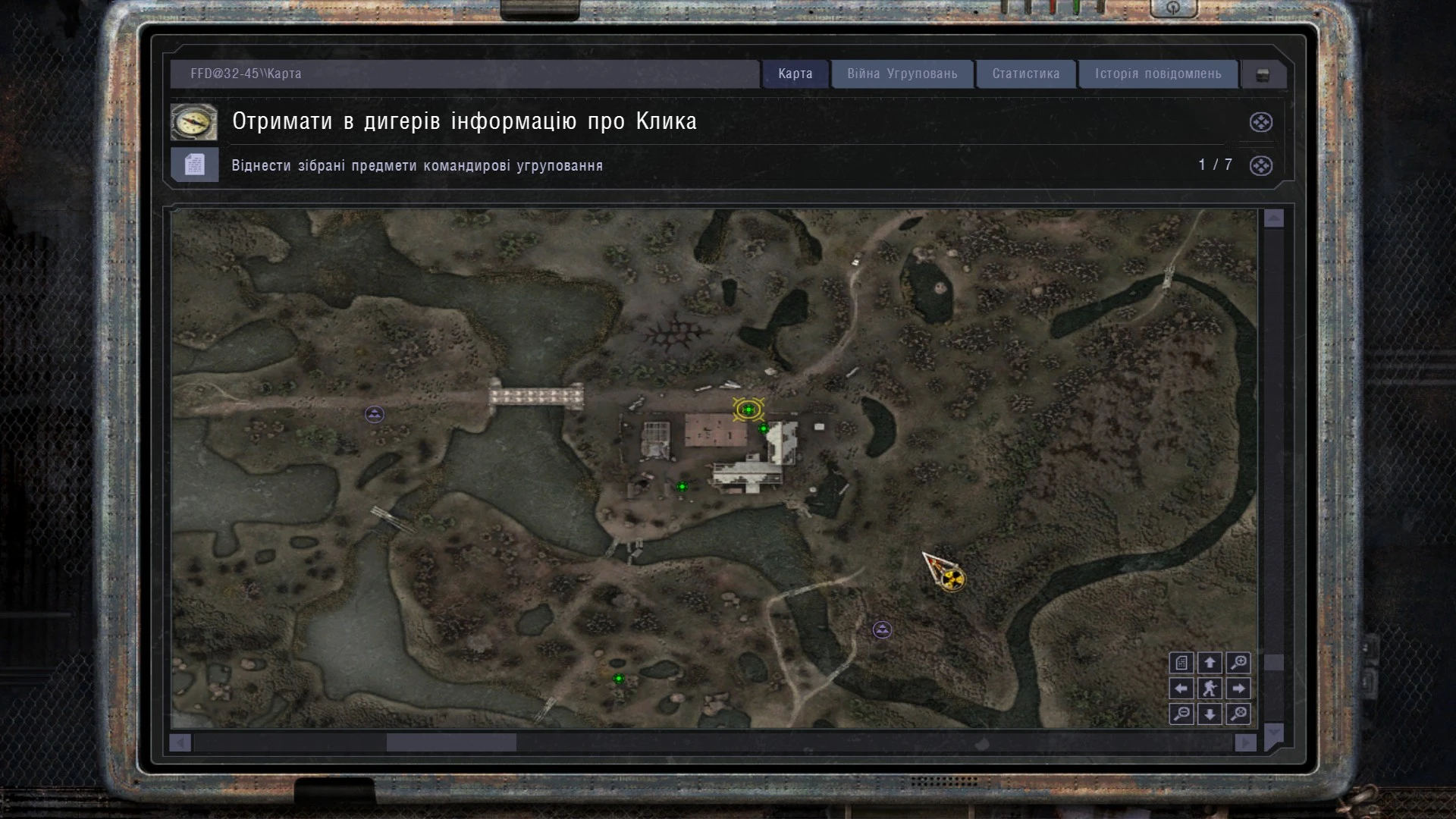1456x819 pixels.
Task: Select the Карта tab label
Action: pyautogui.click(x=793, y=74)
